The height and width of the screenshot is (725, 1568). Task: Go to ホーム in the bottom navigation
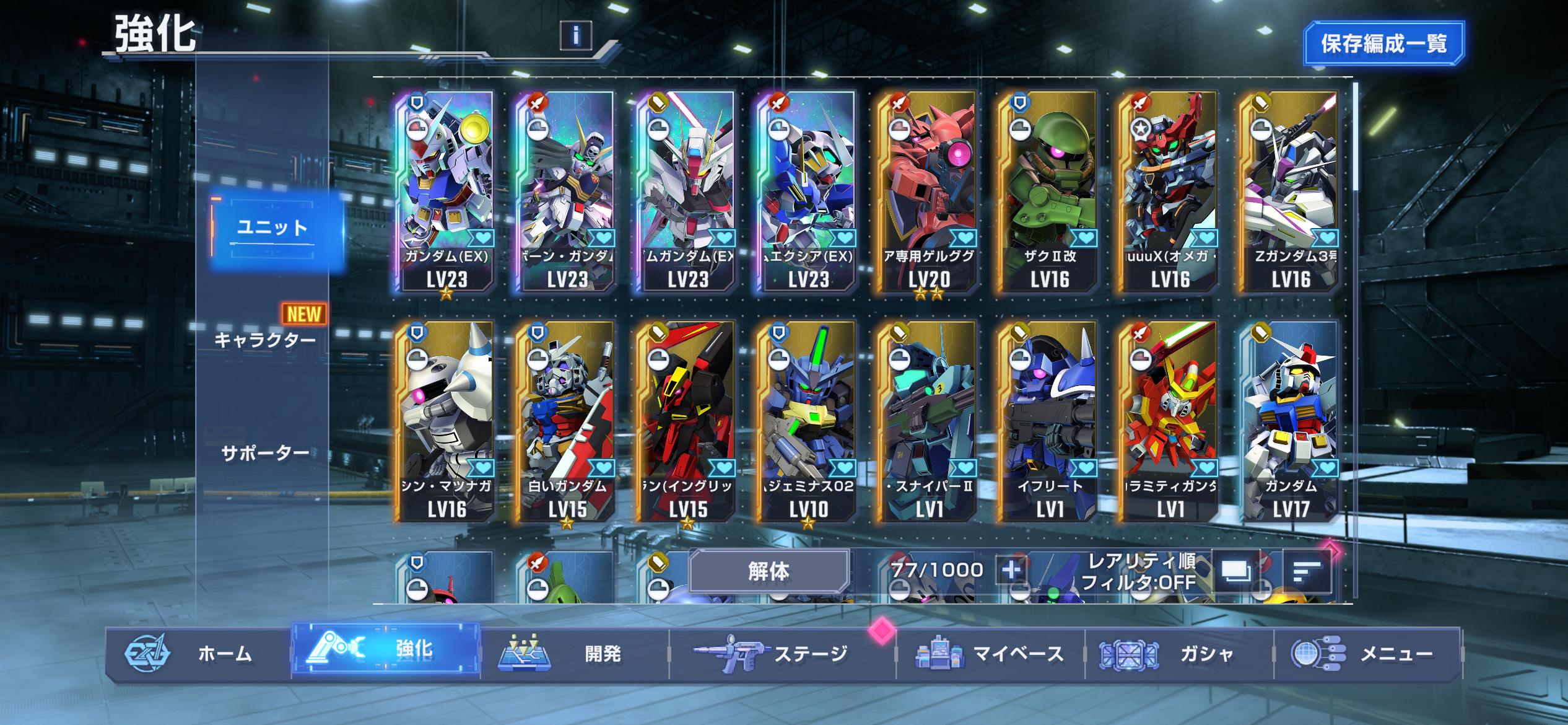point(198,653)
